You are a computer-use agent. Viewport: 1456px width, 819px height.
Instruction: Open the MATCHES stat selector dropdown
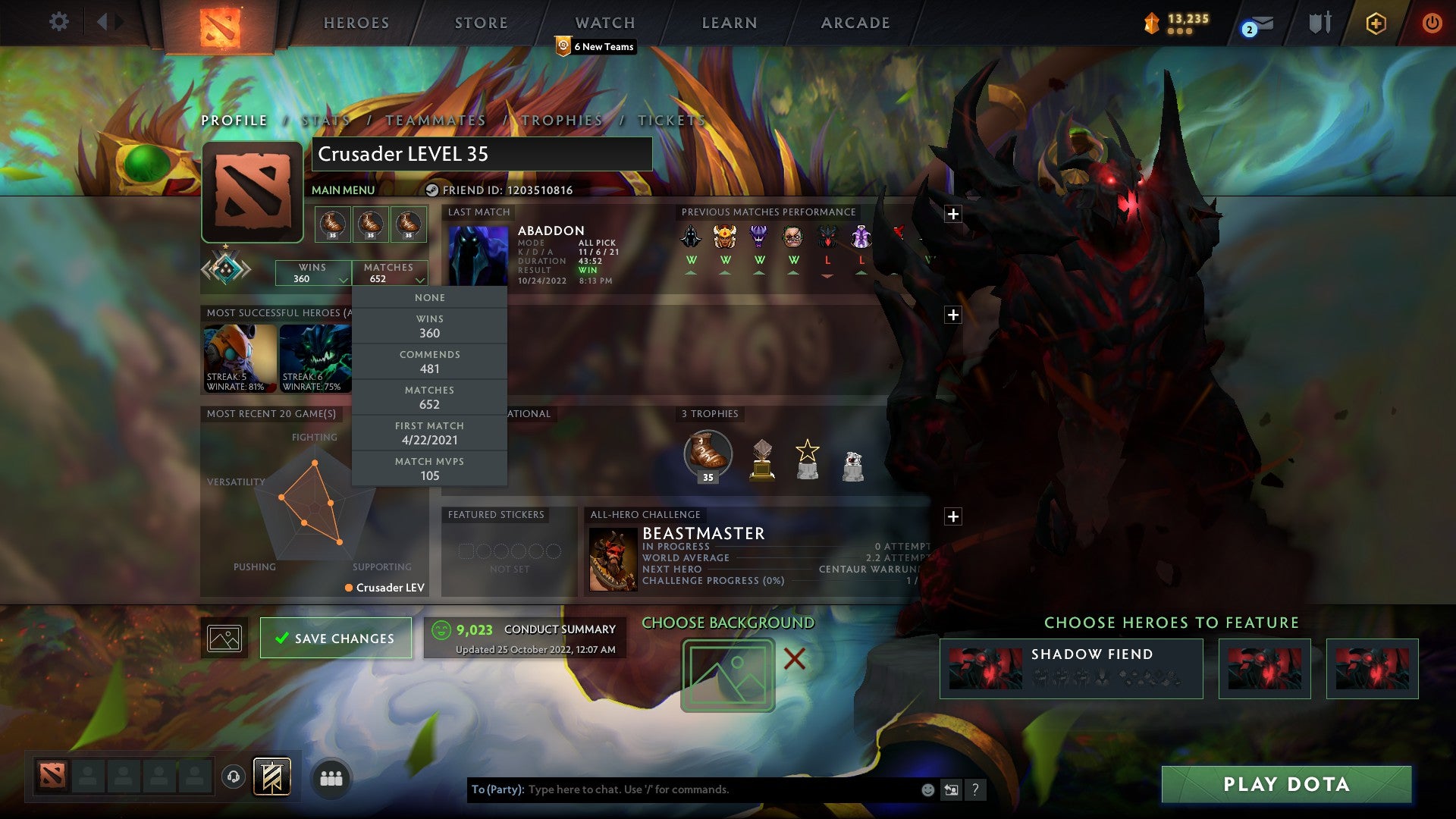[x=391, y=273]
